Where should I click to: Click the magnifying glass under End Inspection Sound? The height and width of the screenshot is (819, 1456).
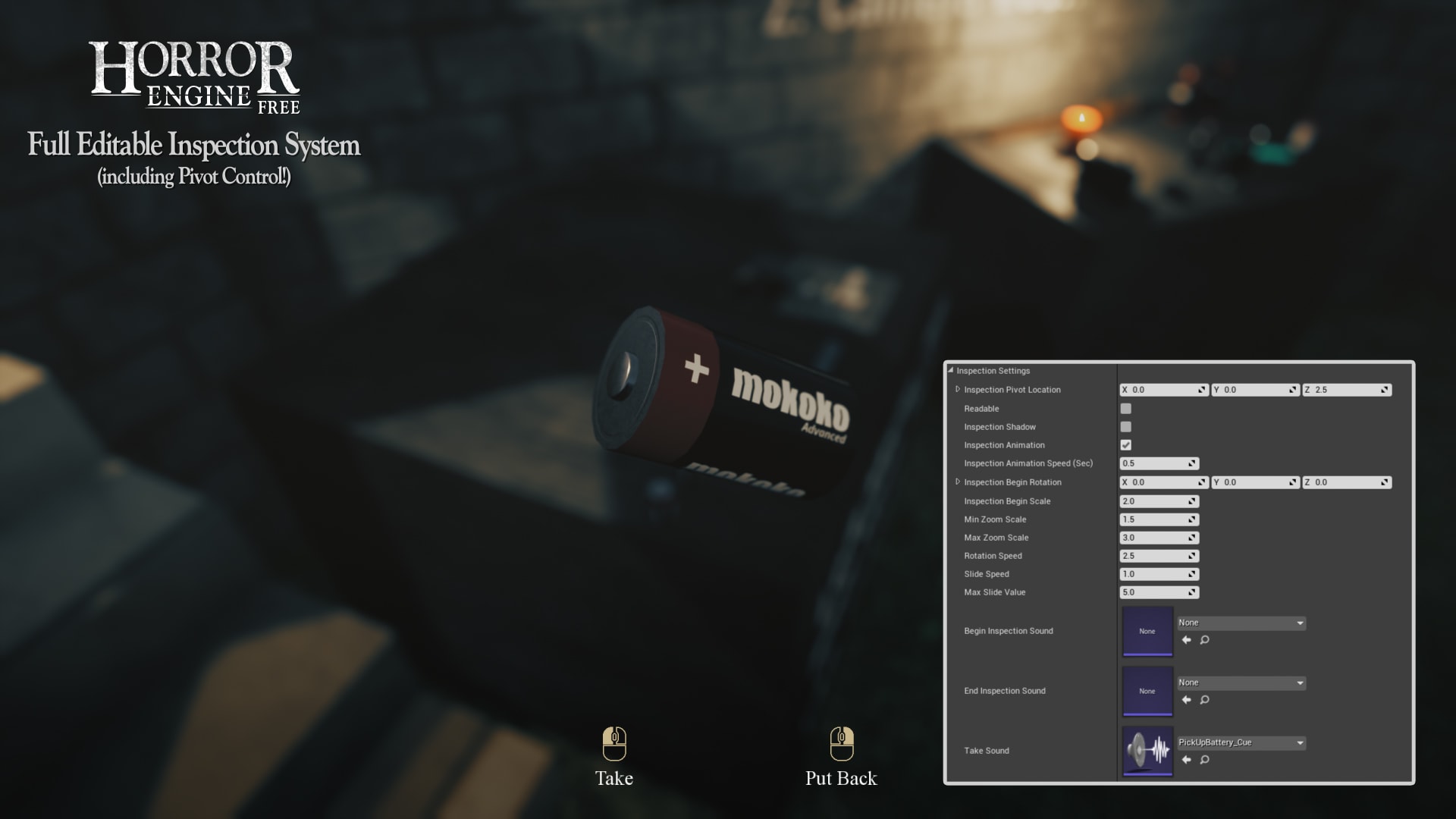(1205, 700)
